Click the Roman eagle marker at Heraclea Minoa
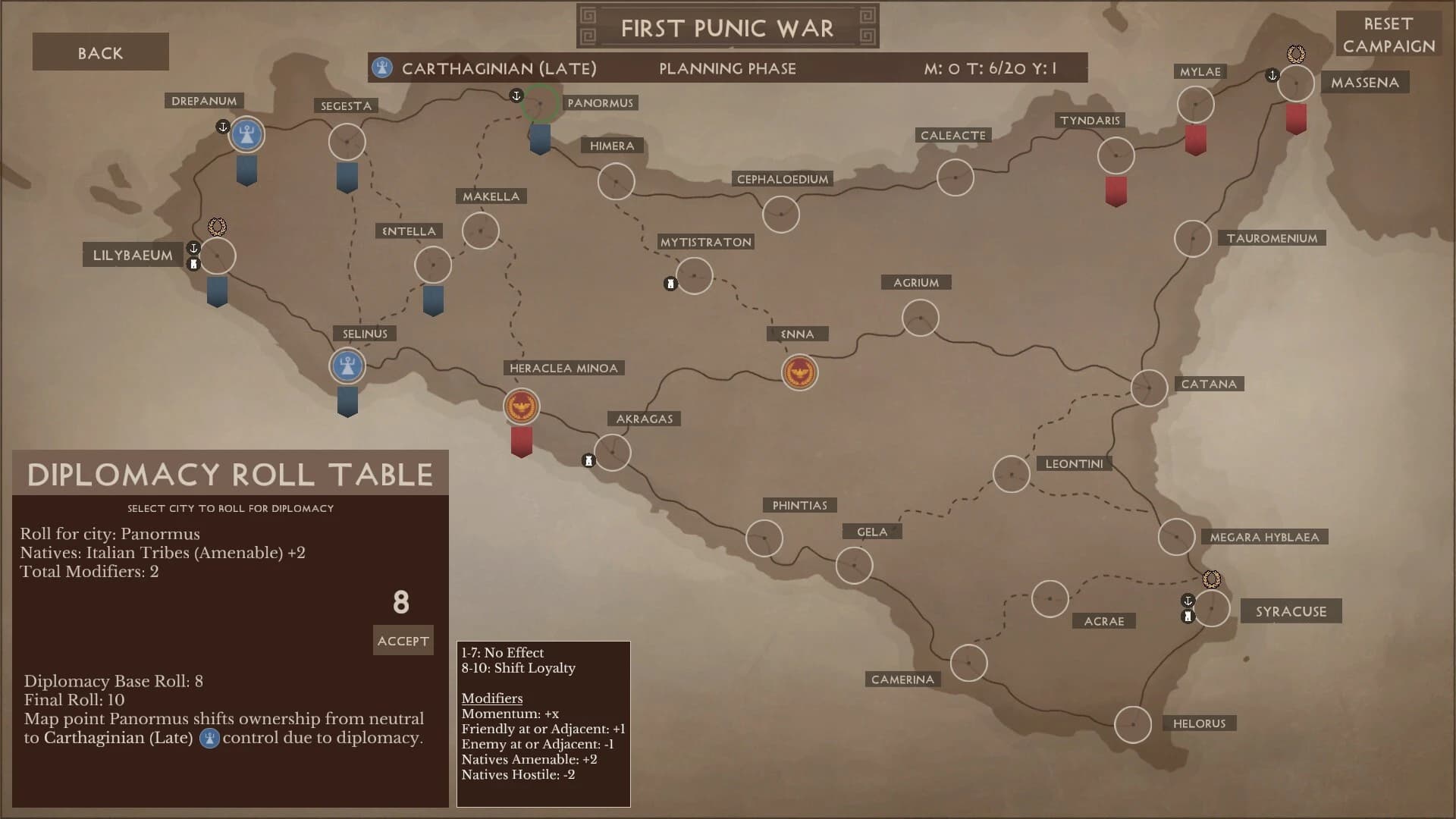This screenshot has height=819, width=1456. [520, 406]
